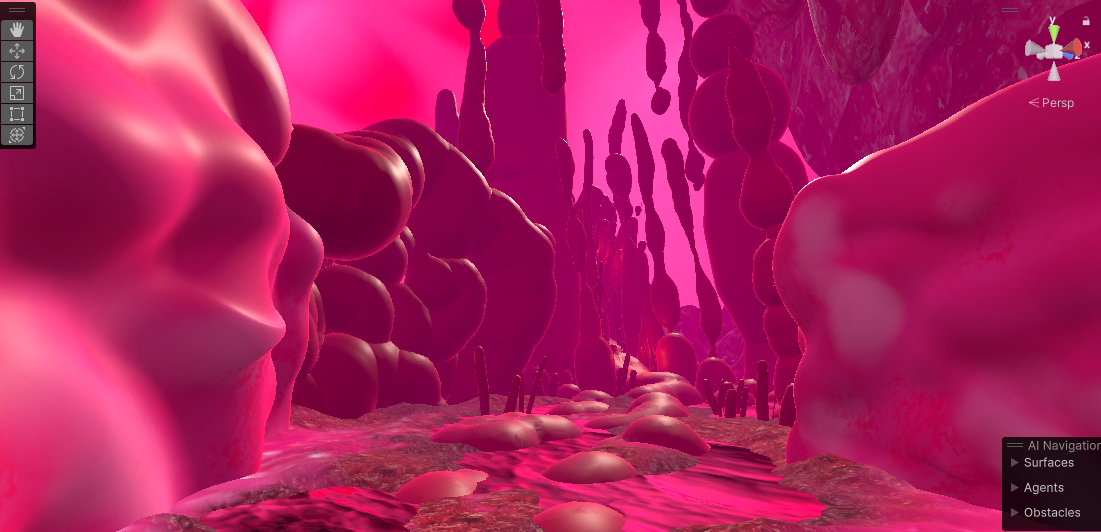The image size is (1101, 532).
Task: Select the Hand view tool
Action: tap(18, 29)
